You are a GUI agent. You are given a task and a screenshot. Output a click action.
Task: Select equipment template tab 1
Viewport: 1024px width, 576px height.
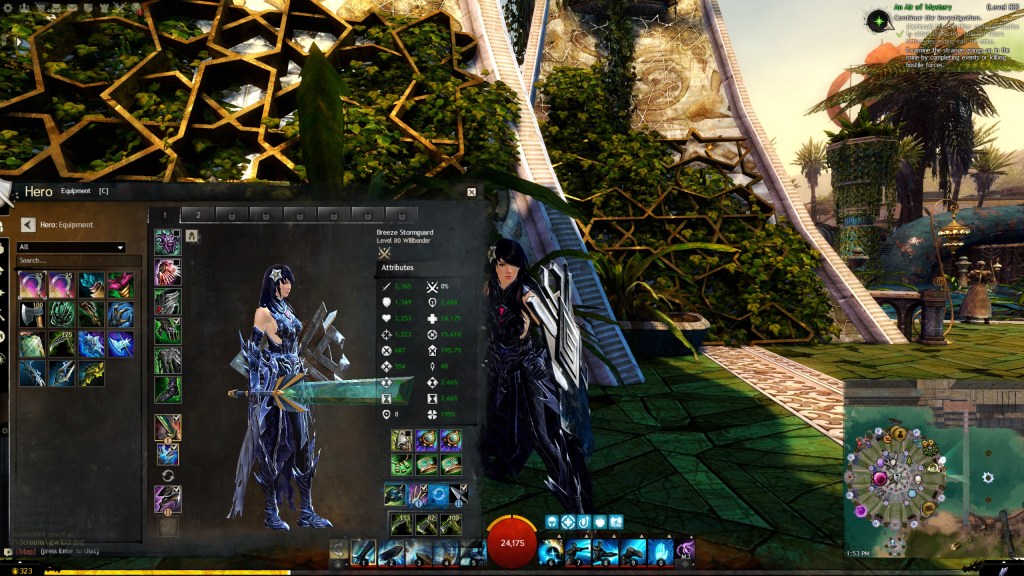(165, 214)
